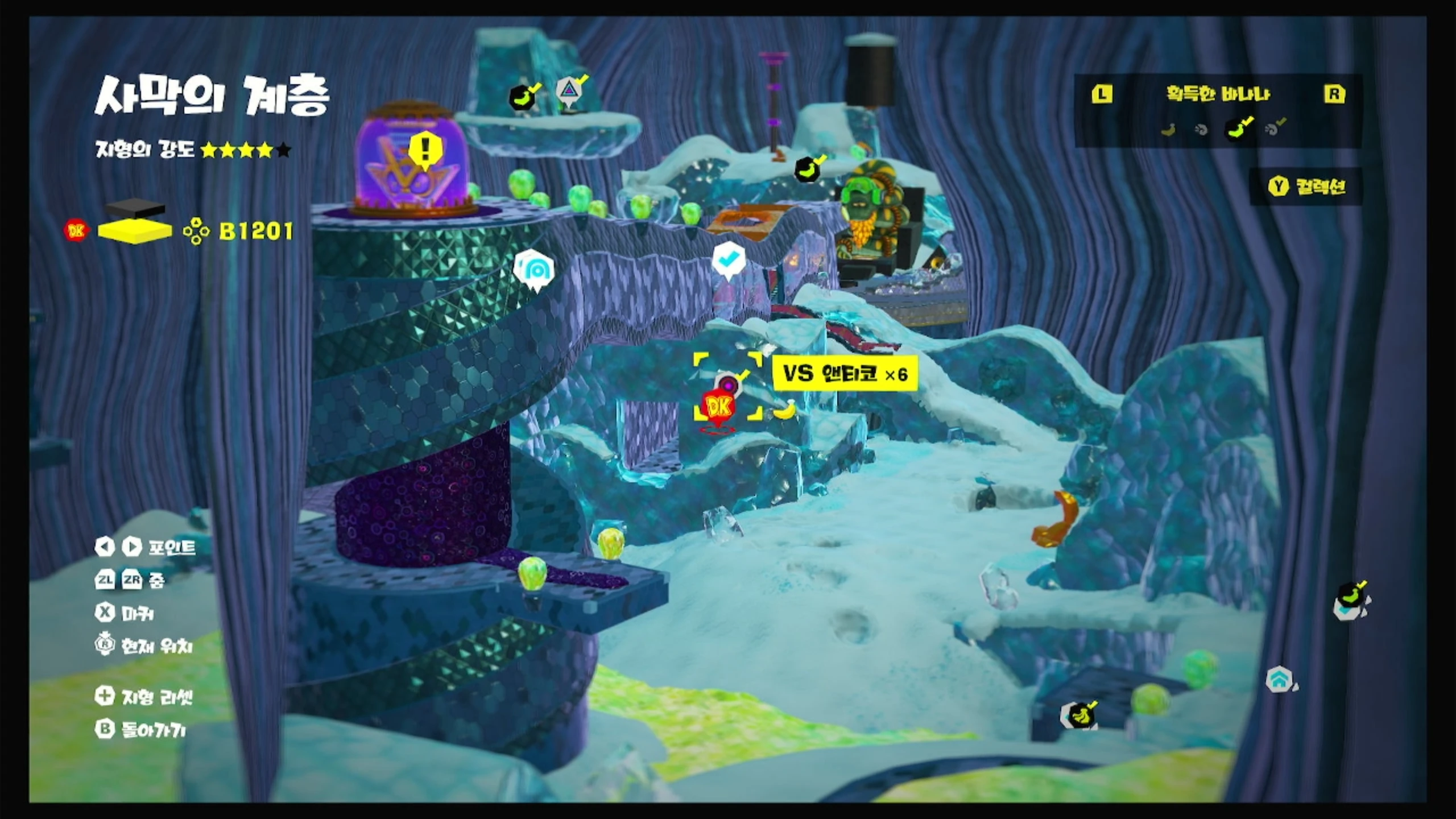Viewport: 1456px width, 819px height.
Task: Click the blue checkmark map marker
Action: point(729,260)
